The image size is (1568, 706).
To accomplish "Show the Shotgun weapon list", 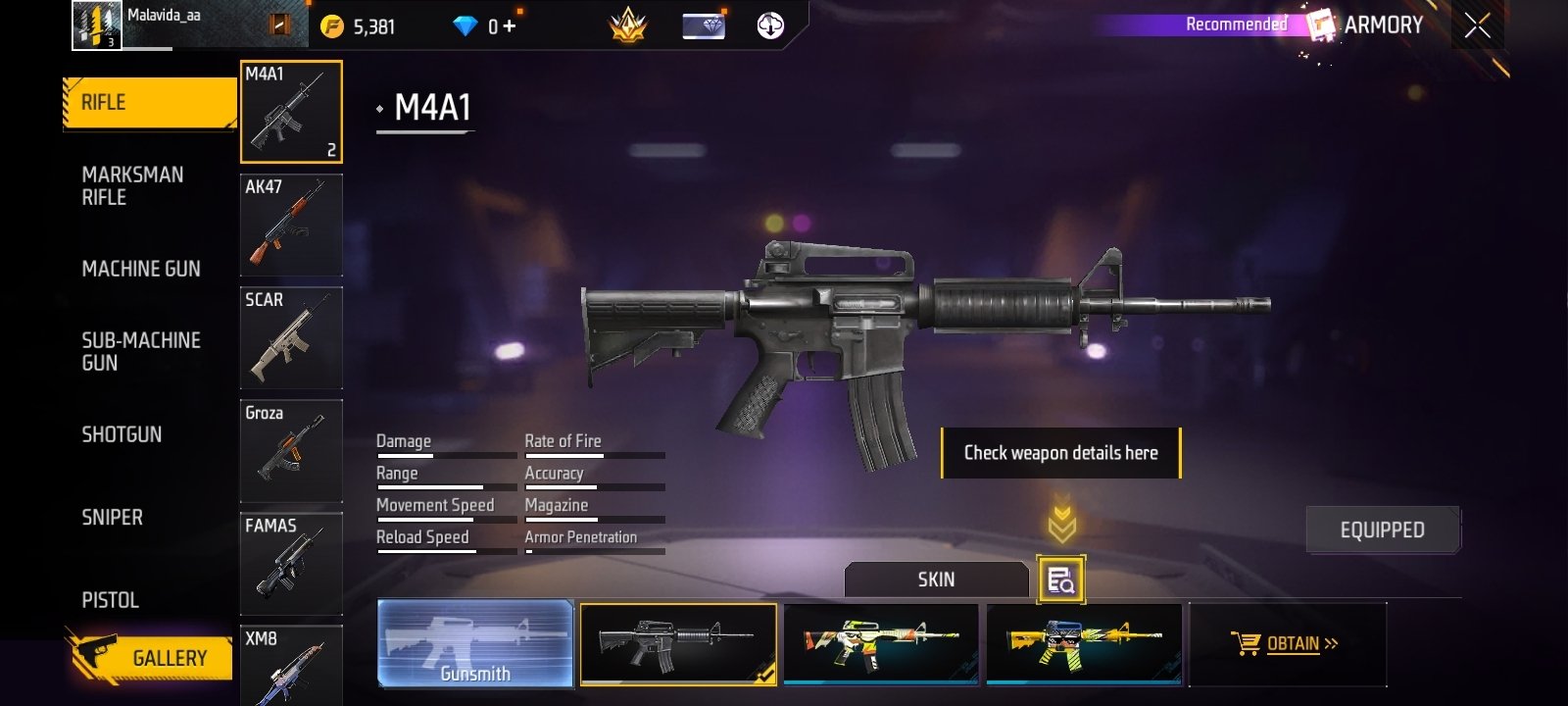I will (122, 434).
